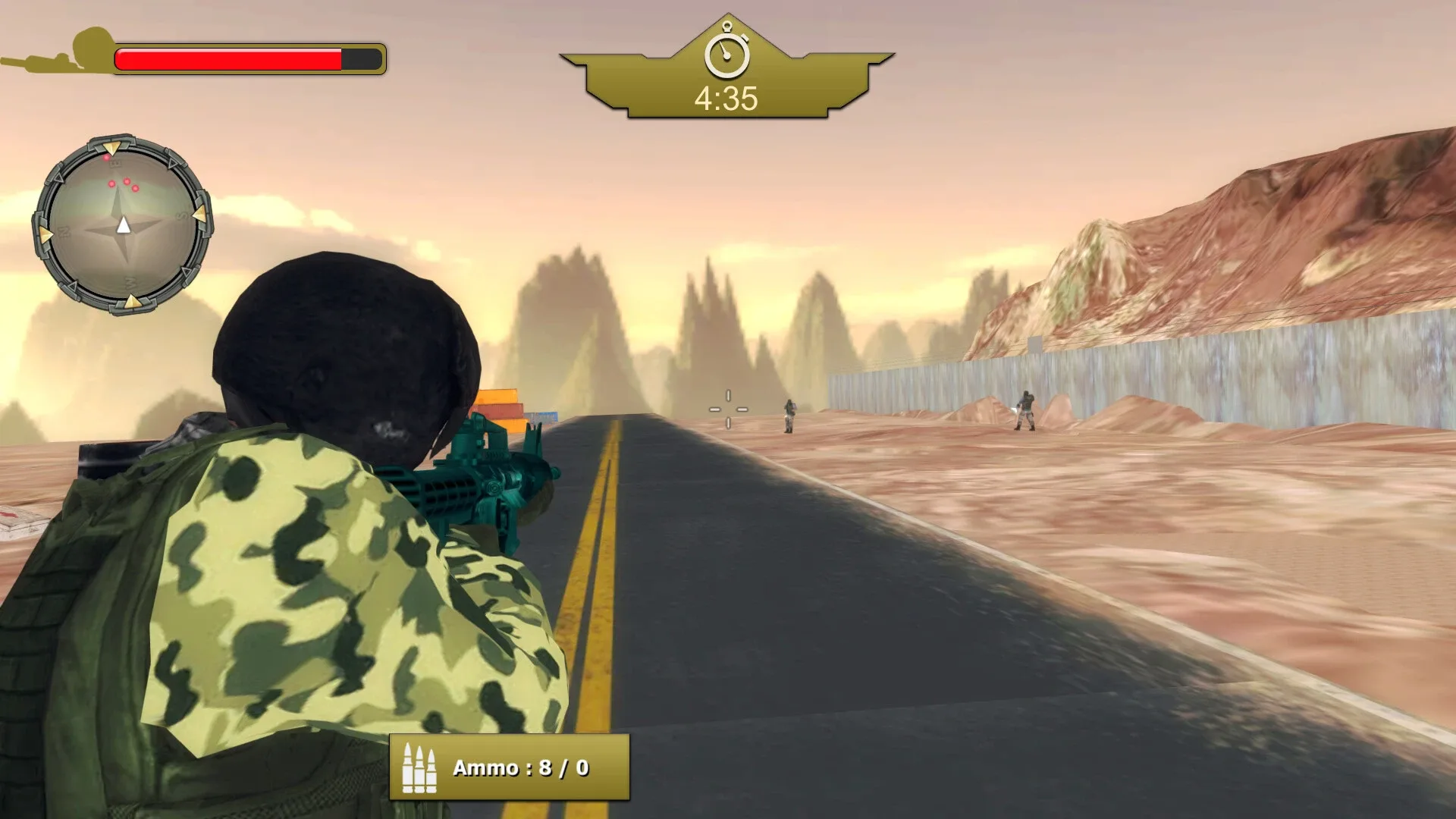The image size is (1456, 819).
Task: Click the distant enemy on the road
Action: point(789,416)
